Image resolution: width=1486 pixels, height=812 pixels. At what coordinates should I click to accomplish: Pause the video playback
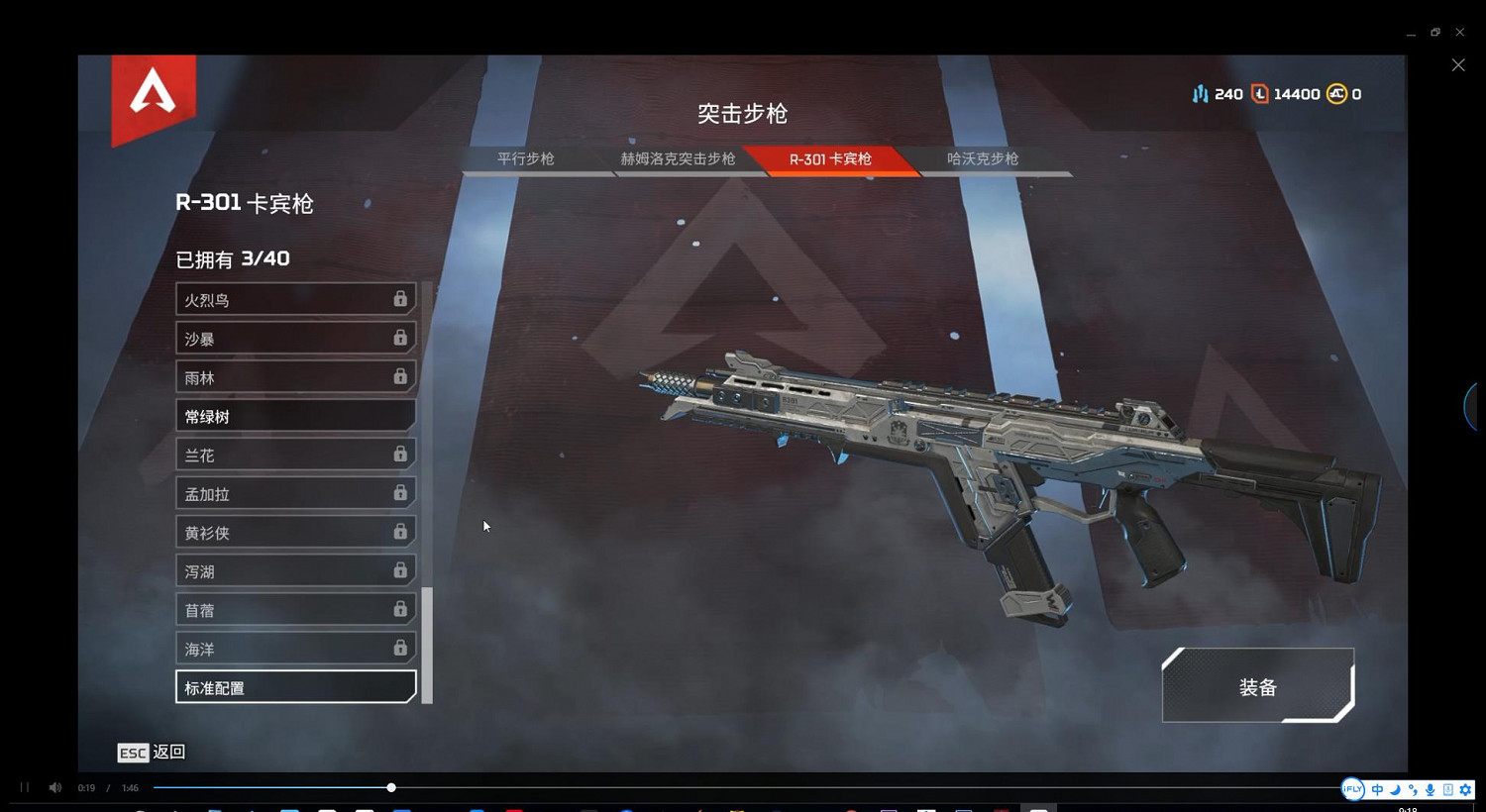[x=23, y=787]
